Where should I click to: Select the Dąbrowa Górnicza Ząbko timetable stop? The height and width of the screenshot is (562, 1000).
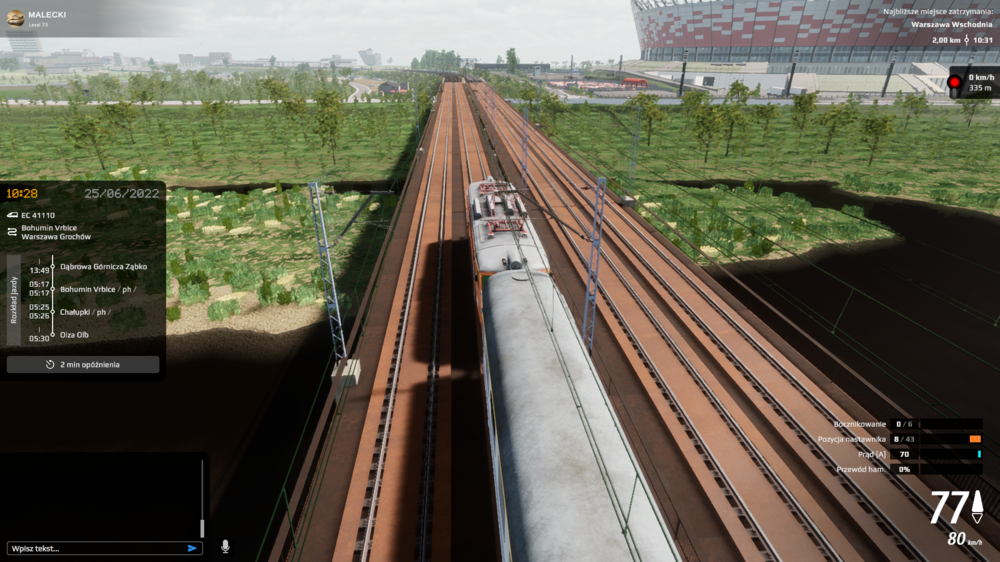point(103,267)
